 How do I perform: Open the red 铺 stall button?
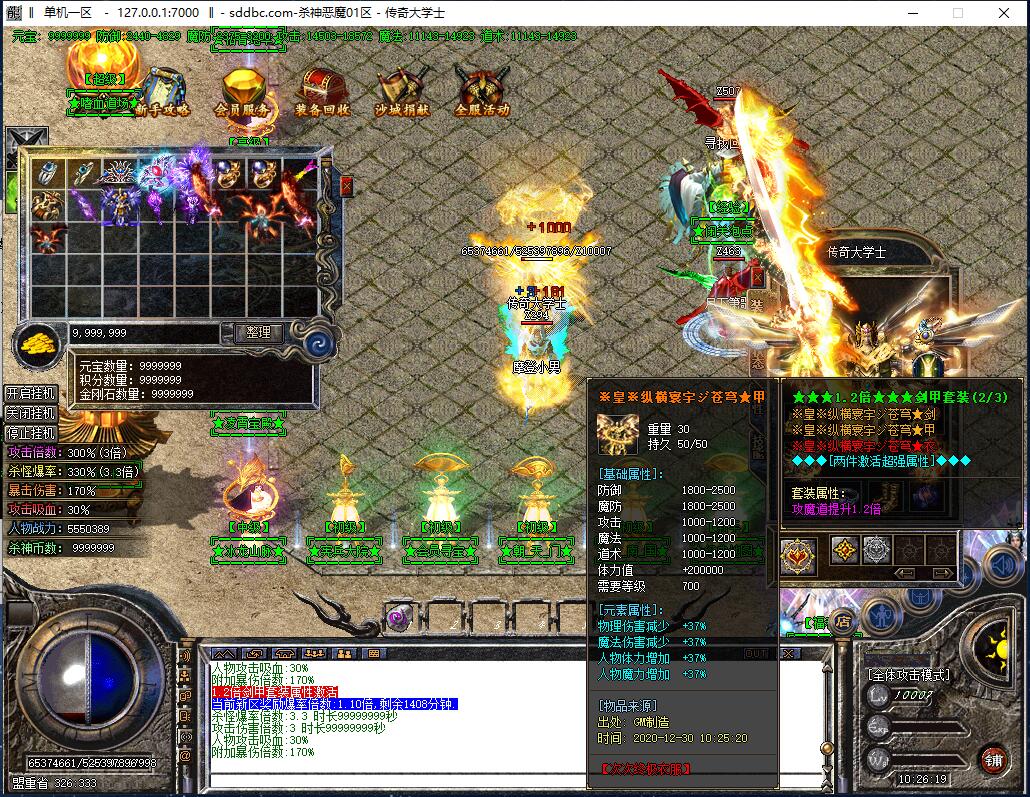click(x=993, y=759)
